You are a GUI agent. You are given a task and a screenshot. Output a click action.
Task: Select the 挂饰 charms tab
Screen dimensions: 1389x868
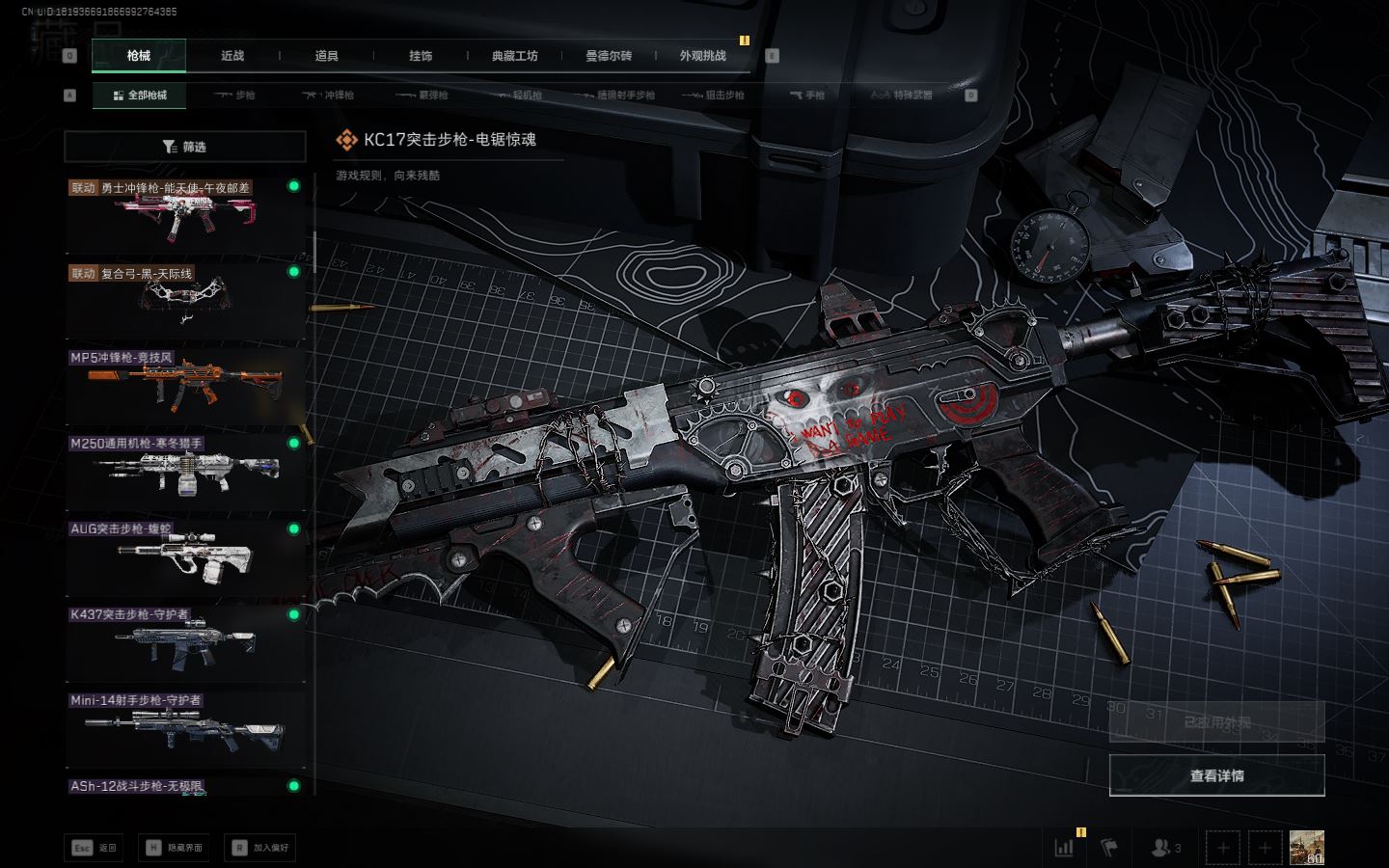pos(421,56)
